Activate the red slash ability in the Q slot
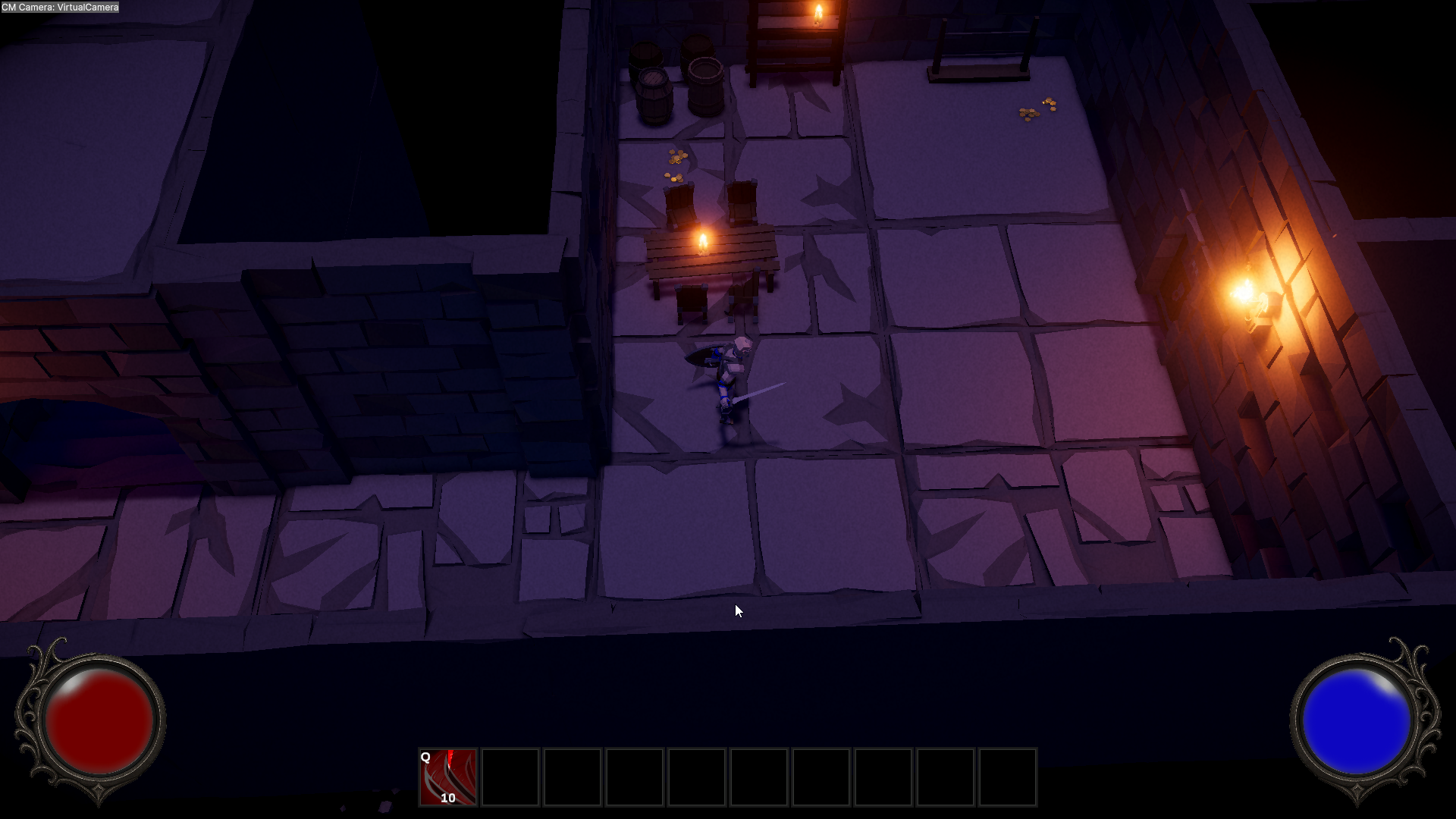 click(x=447, y=777)
